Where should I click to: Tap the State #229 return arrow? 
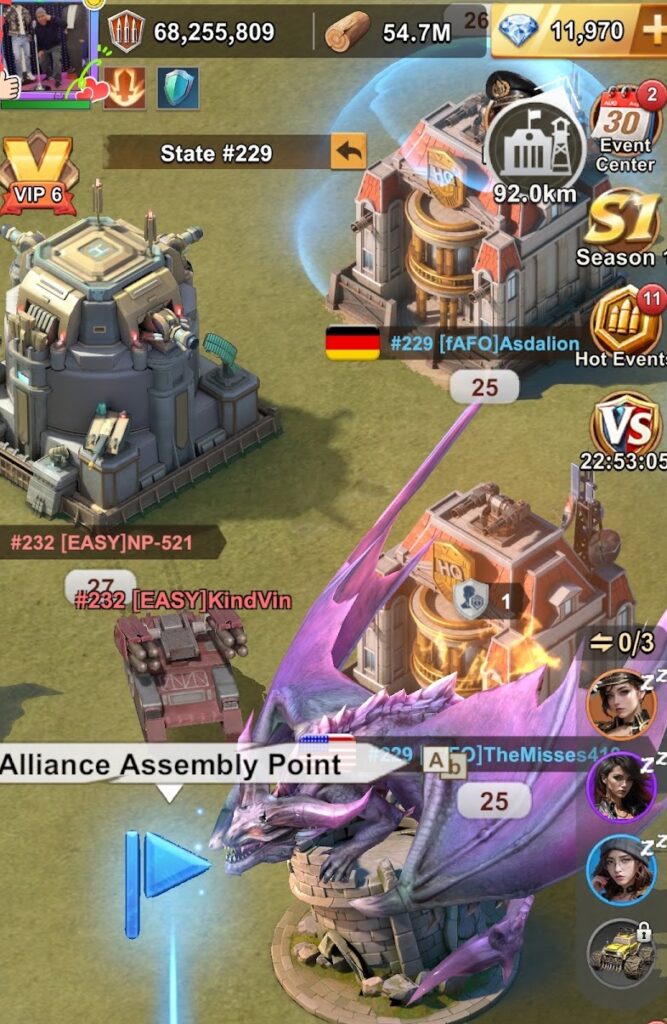click(348, 153)
